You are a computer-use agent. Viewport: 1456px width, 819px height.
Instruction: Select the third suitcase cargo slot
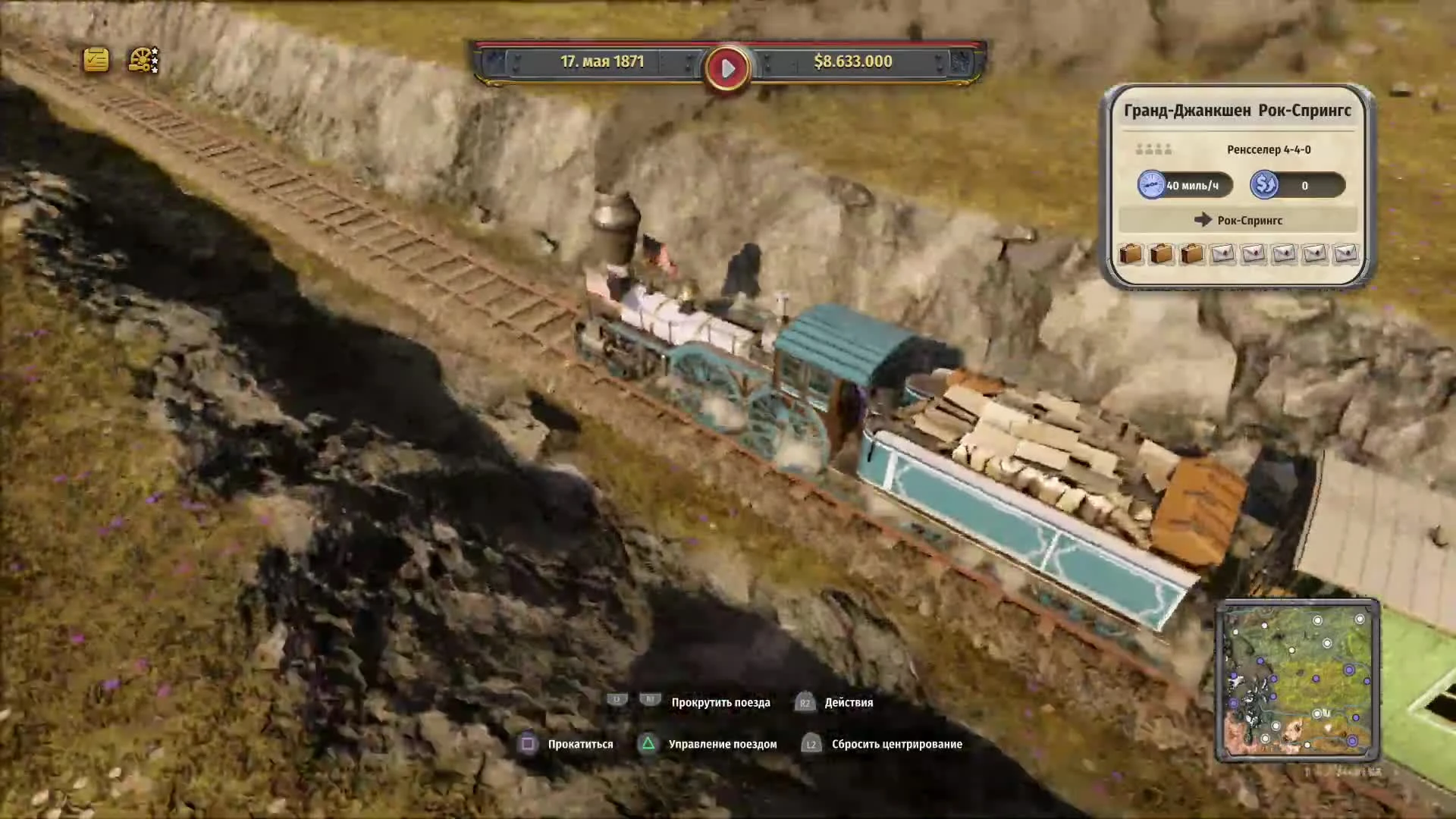[1191, 255]
